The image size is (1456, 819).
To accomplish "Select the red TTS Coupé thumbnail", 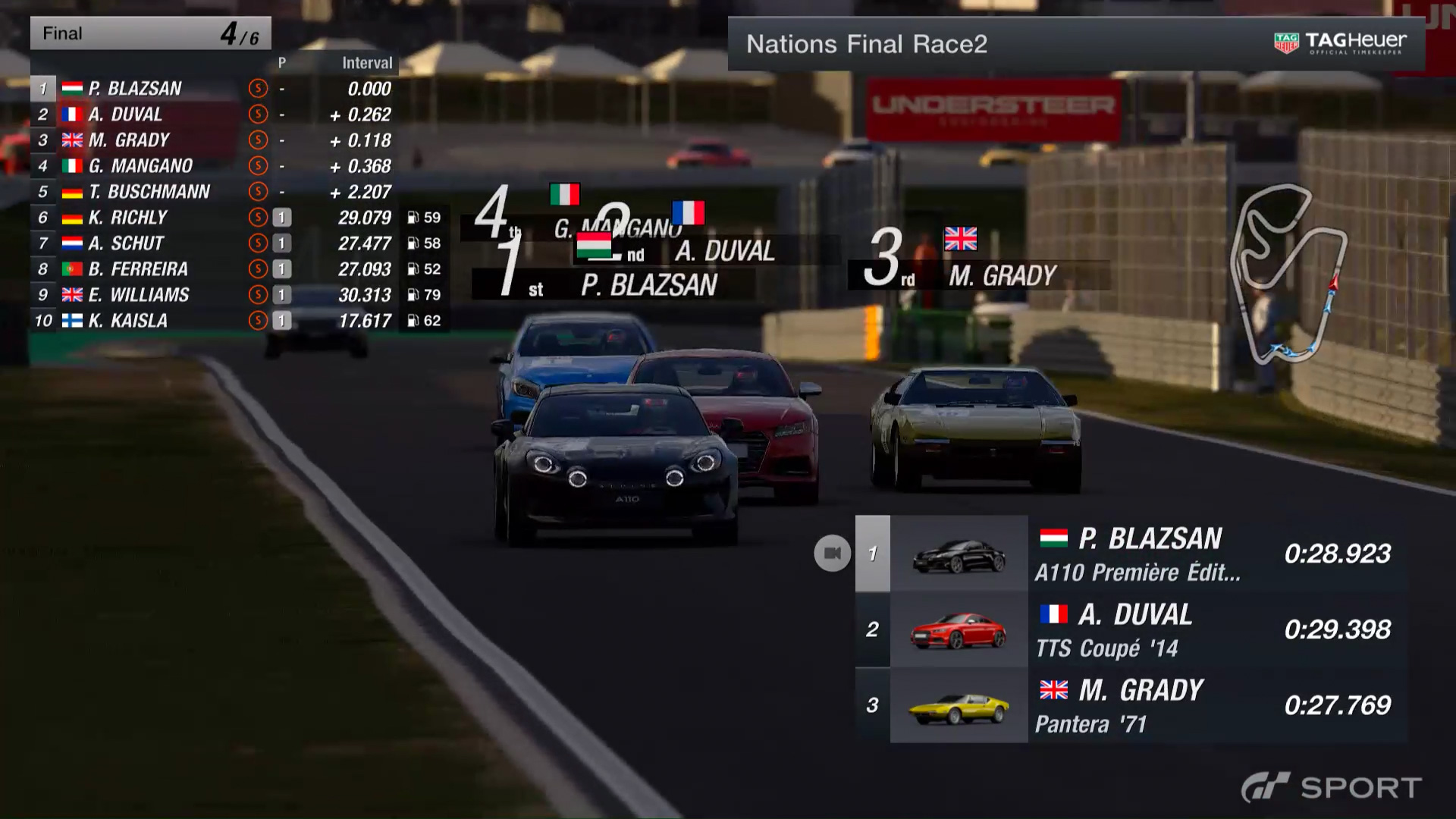I will coord(959,630).
